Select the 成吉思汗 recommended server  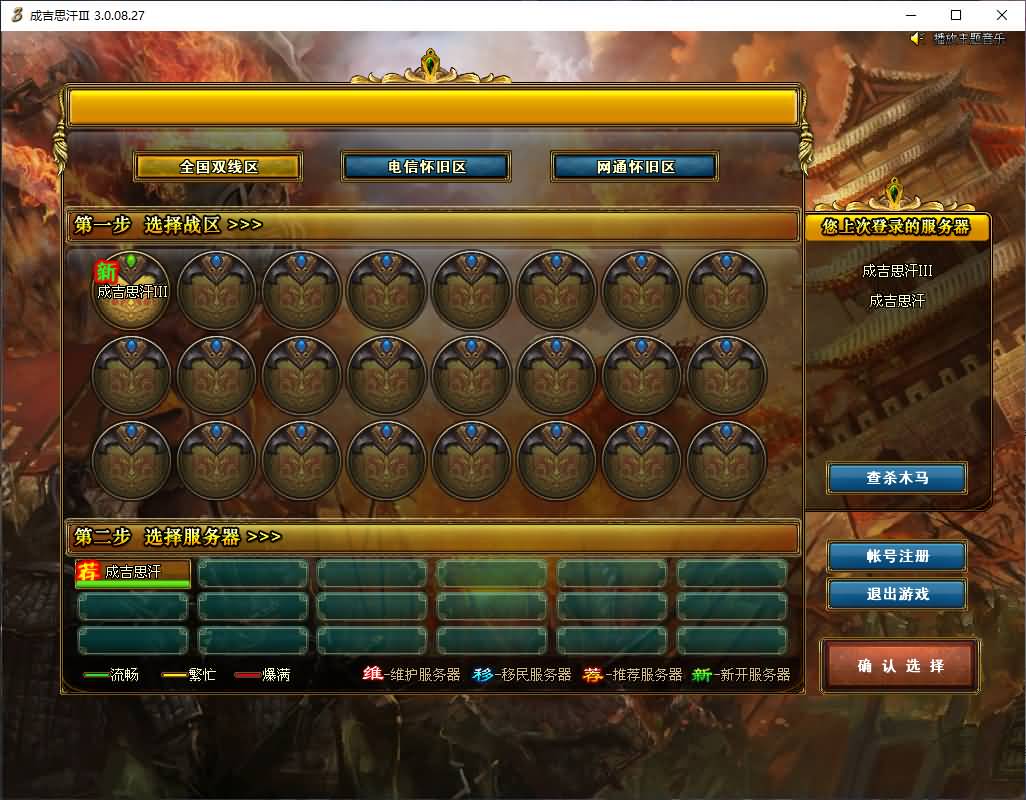[133, 573]
